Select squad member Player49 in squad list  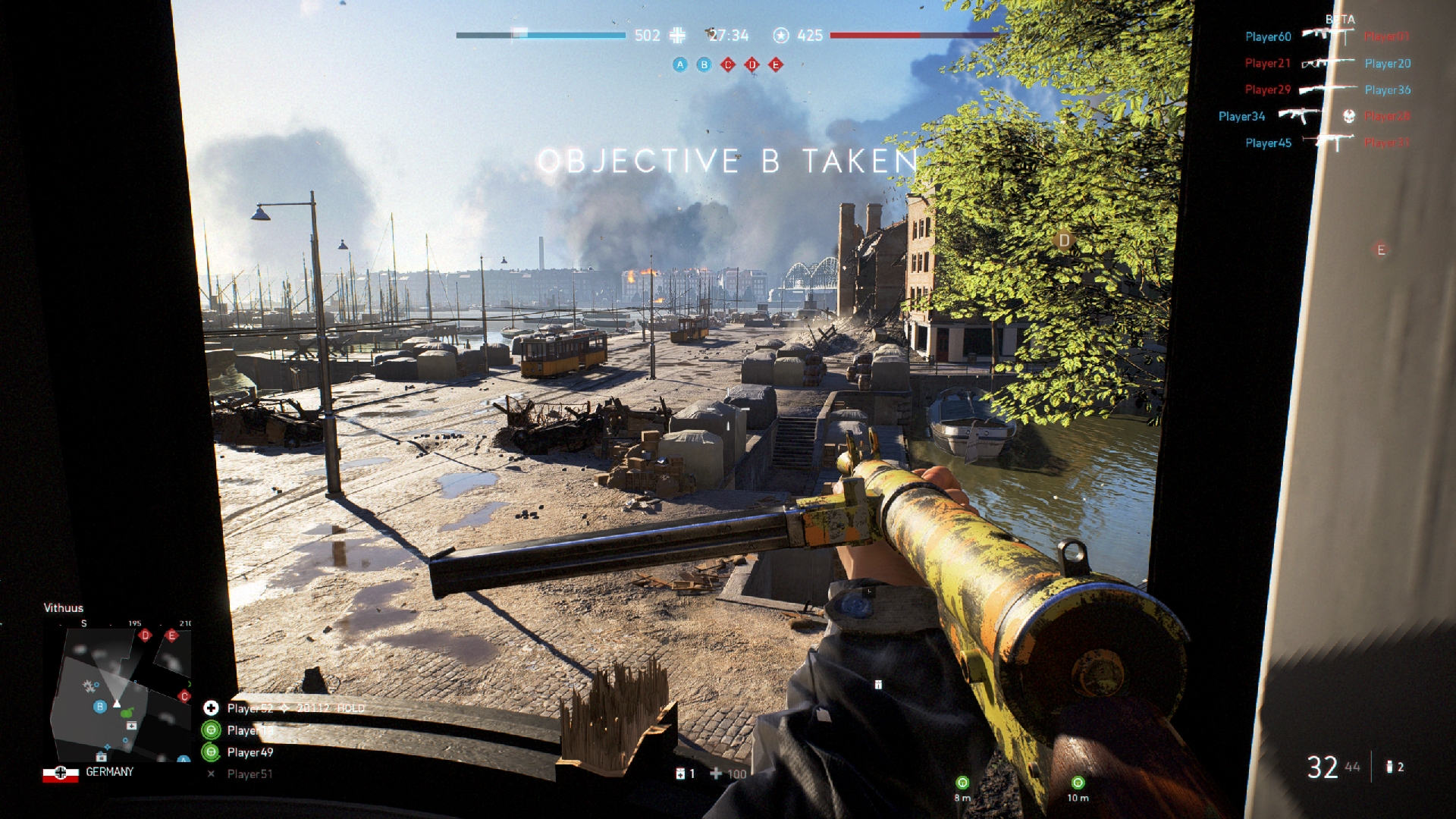(x=249, y=752)
